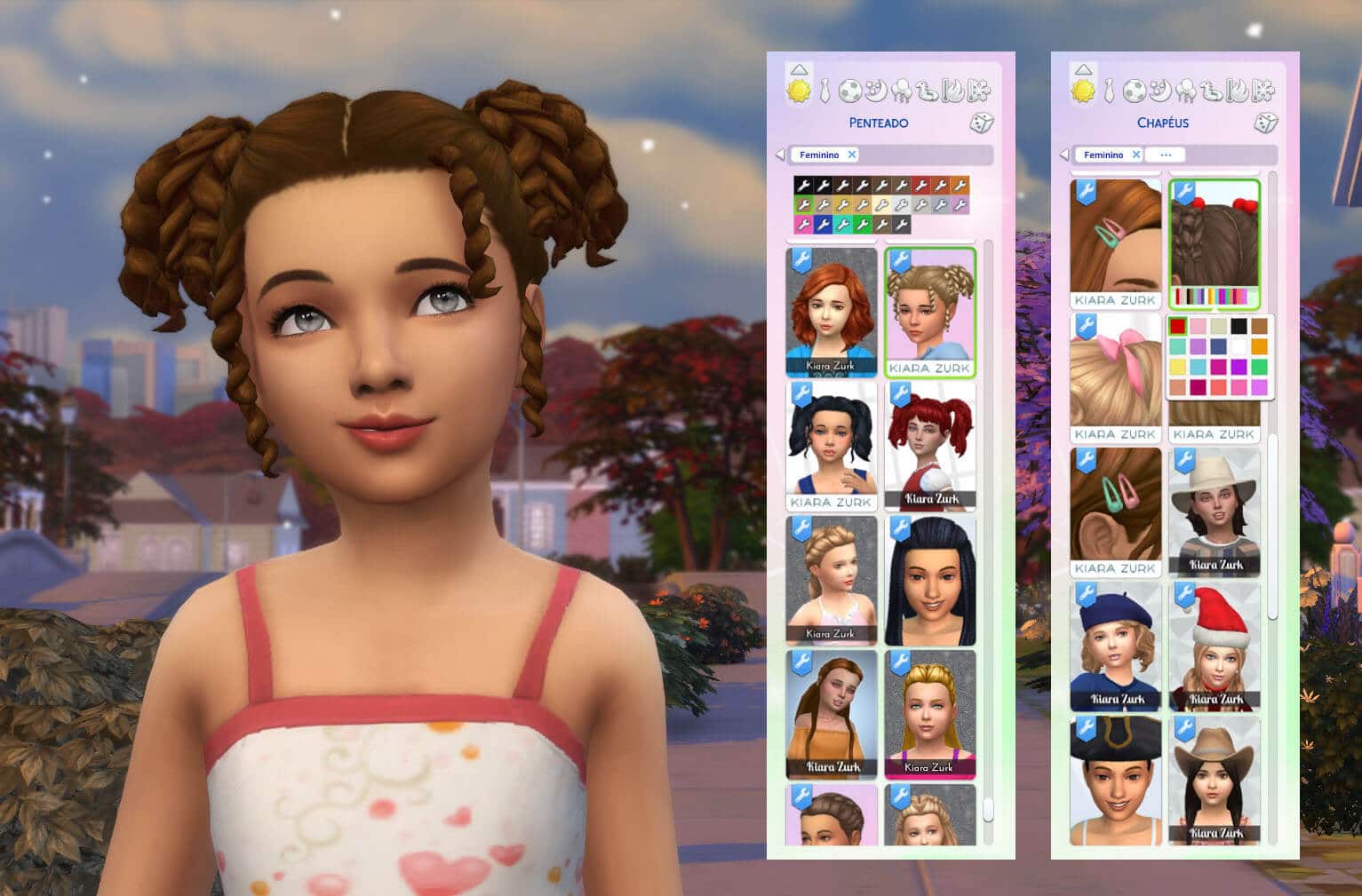Screen dimensions: 1362x896
Task: Switch to sleepwear moon category in Chapéus panel
Action: [1160, 91]
